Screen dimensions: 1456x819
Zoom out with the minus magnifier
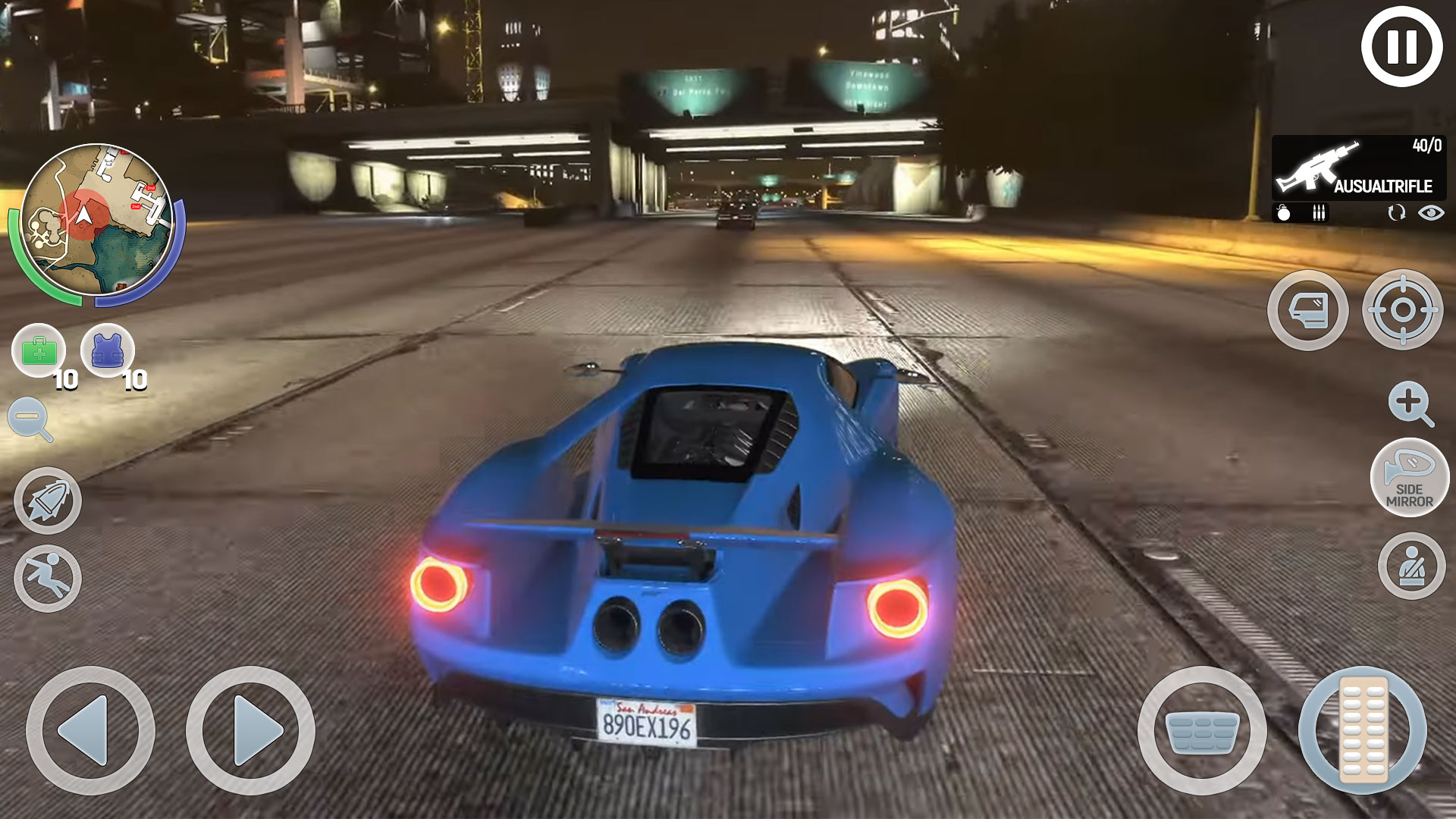(x=30, y=419)
